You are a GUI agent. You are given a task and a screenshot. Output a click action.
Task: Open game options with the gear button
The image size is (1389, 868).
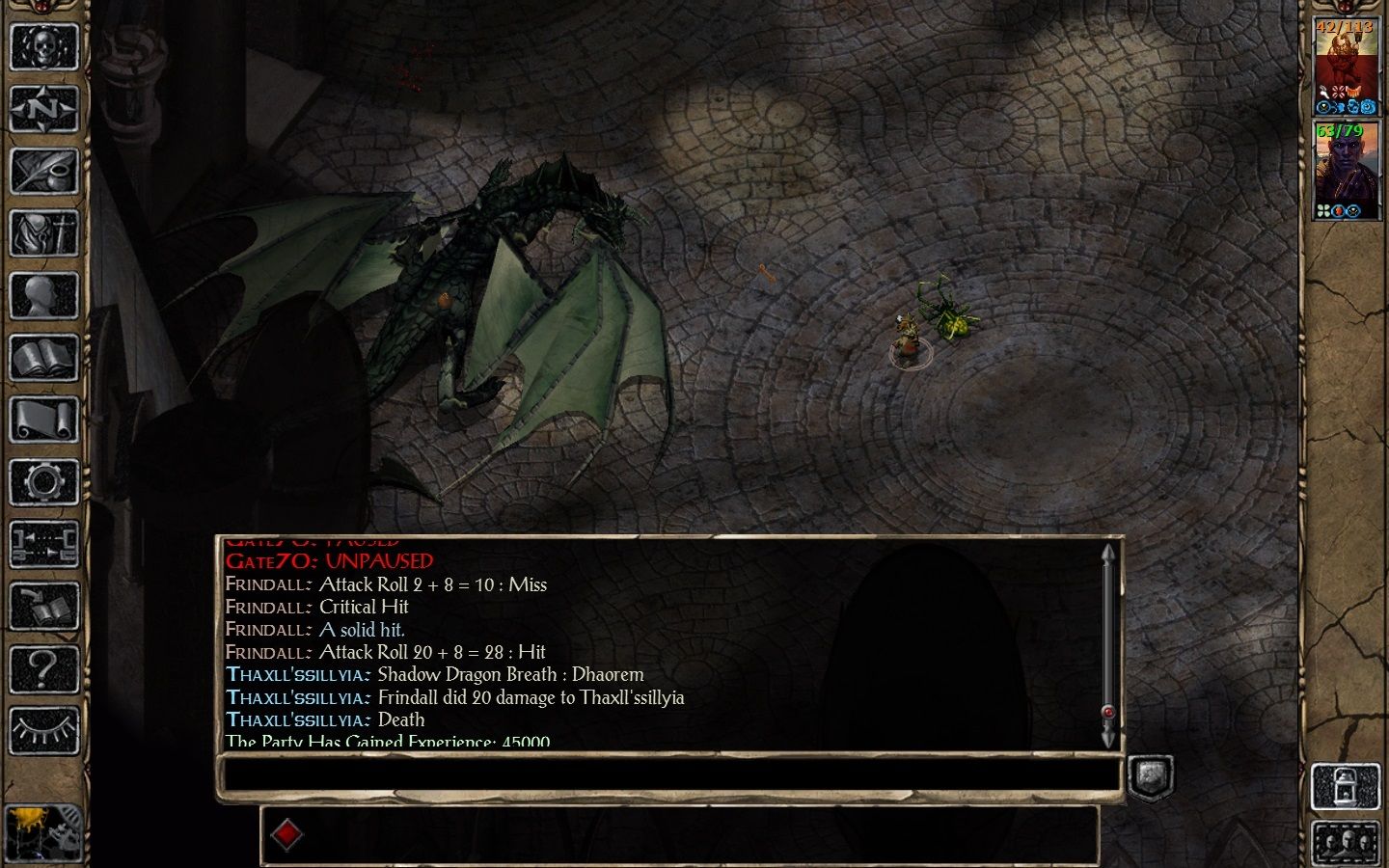[43, 482]
